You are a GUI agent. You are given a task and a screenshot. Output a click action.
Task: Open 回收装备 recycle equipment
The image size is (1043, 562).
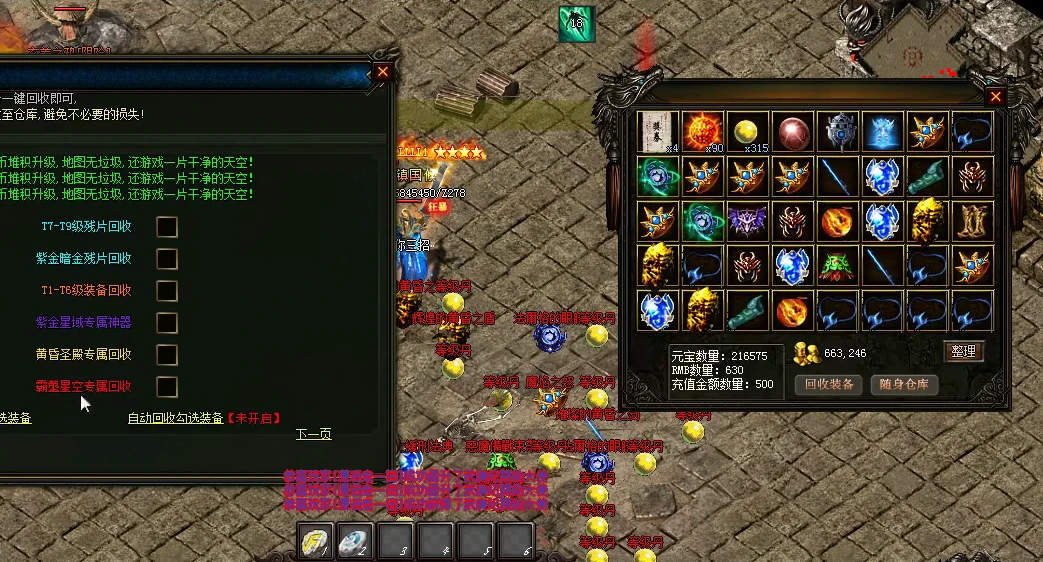(x=828, y=384)
